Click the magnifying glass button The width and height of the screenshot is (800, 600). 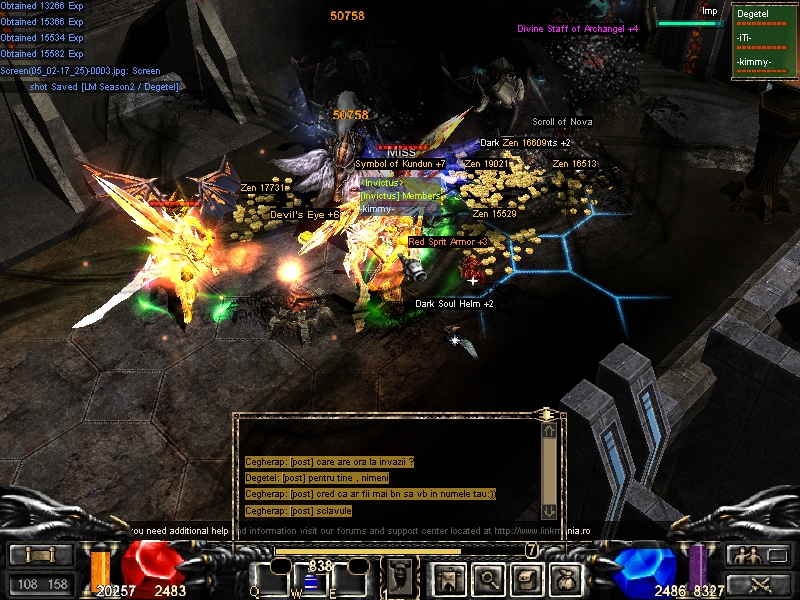[x=489, y=577]
